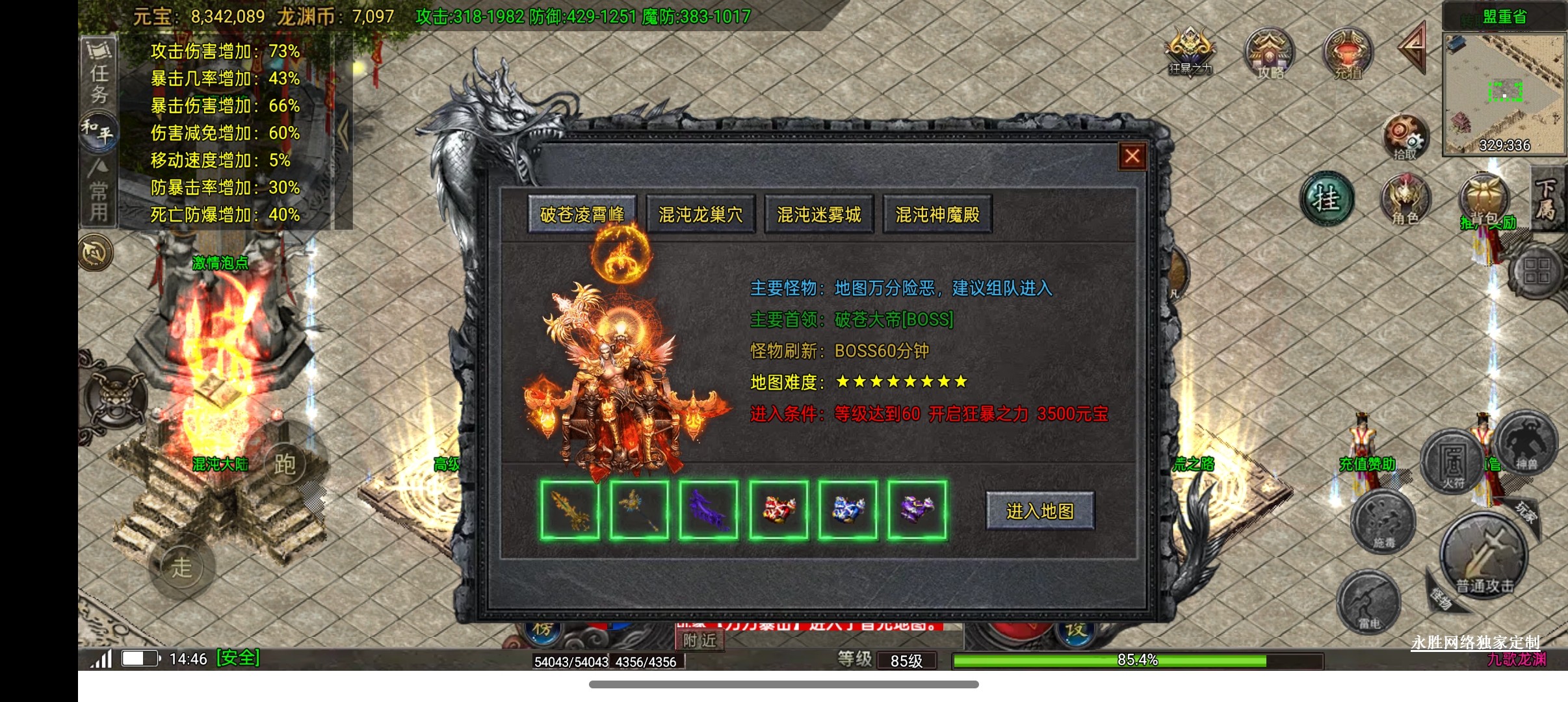The image size is (1568, 702).
Task: Open the 混沌迷雾城 tab
Action: tap(819, 214)
